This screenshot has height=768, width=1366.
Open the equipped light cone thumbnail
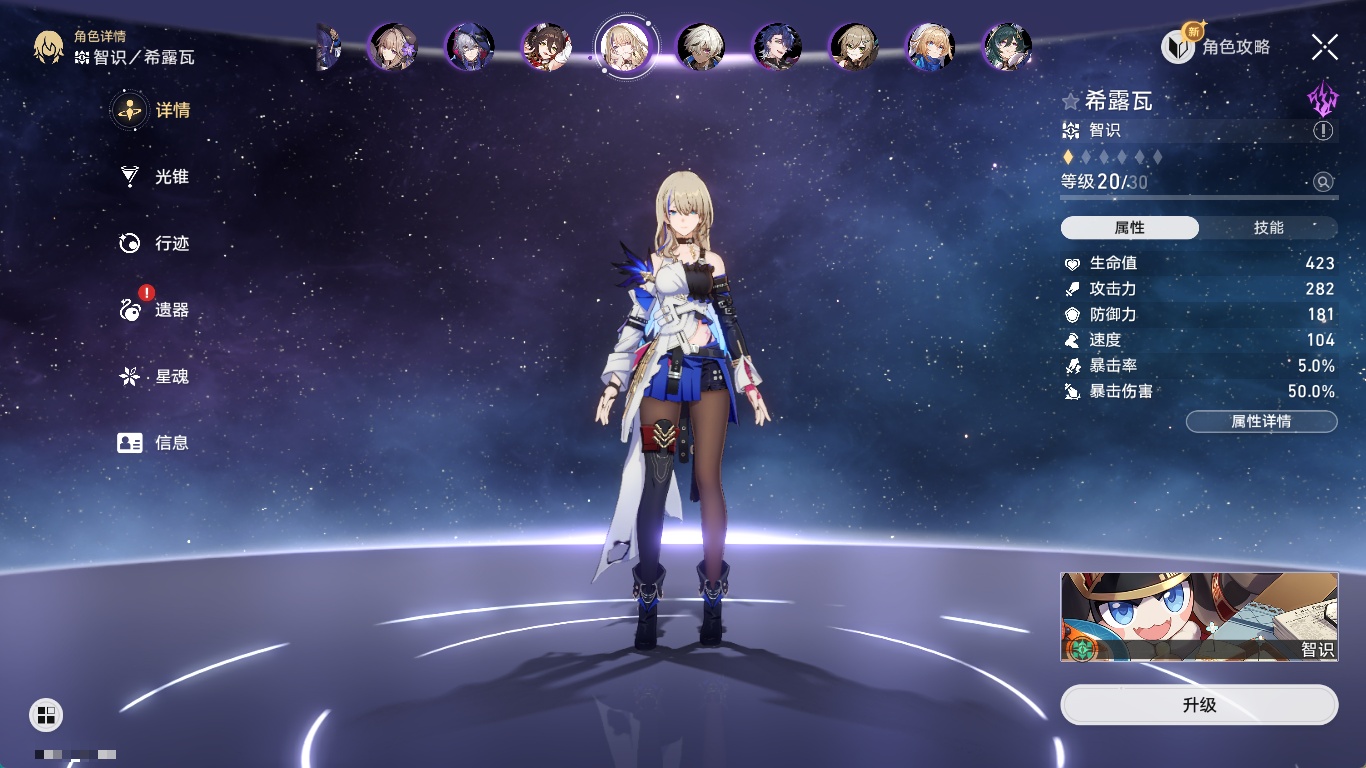[1199, 617]
